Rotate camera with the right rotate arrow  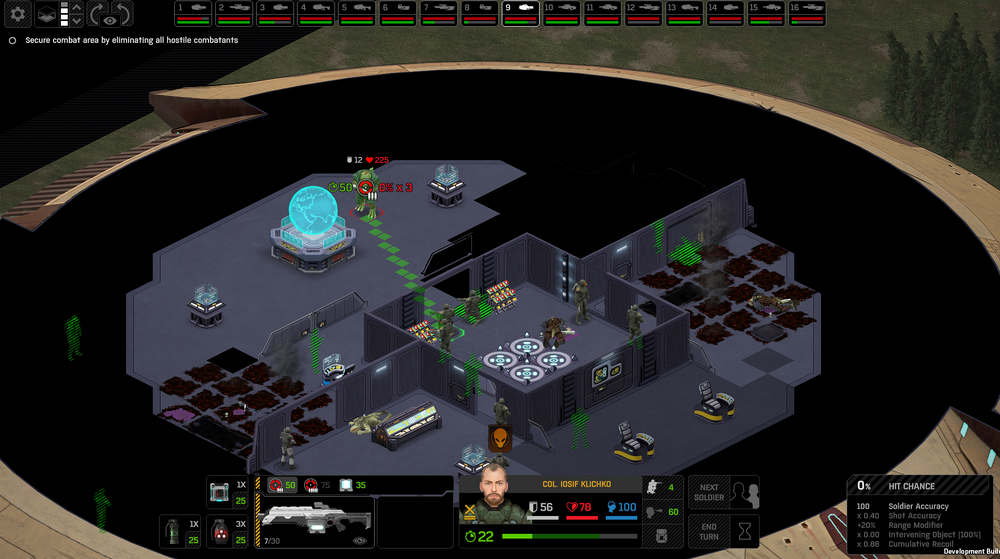coord(120,14)
